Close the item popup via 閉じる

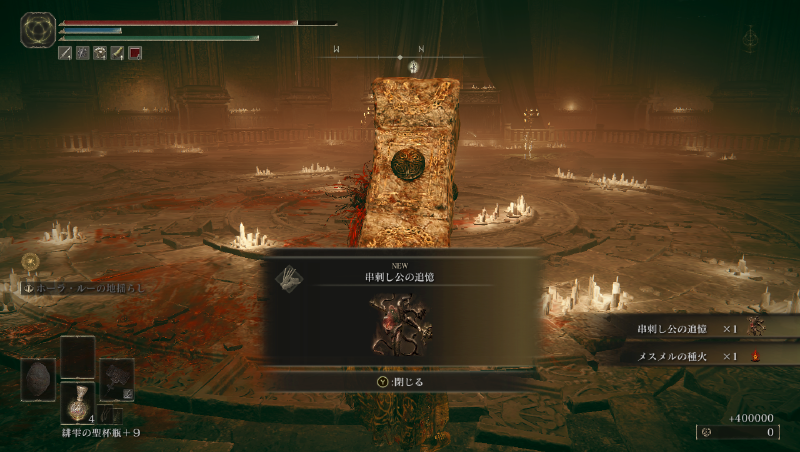(x=400, y=381)
